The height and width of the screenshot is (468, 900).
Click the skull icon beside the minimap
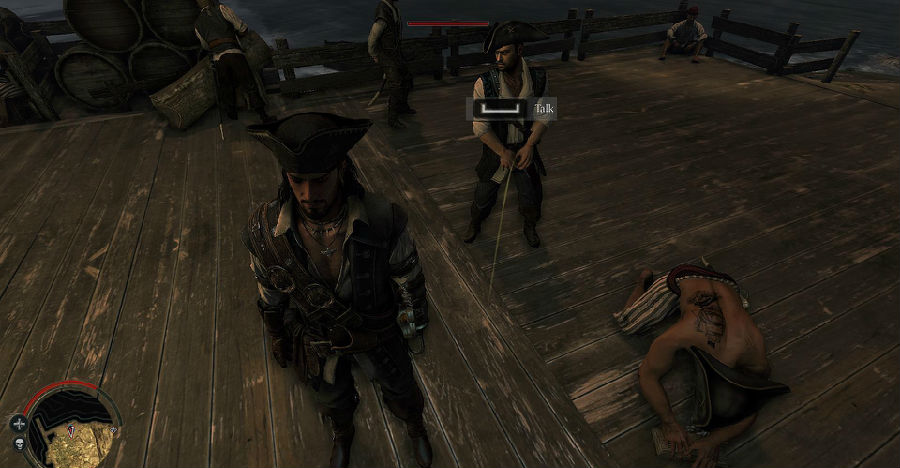coord(19,443)
